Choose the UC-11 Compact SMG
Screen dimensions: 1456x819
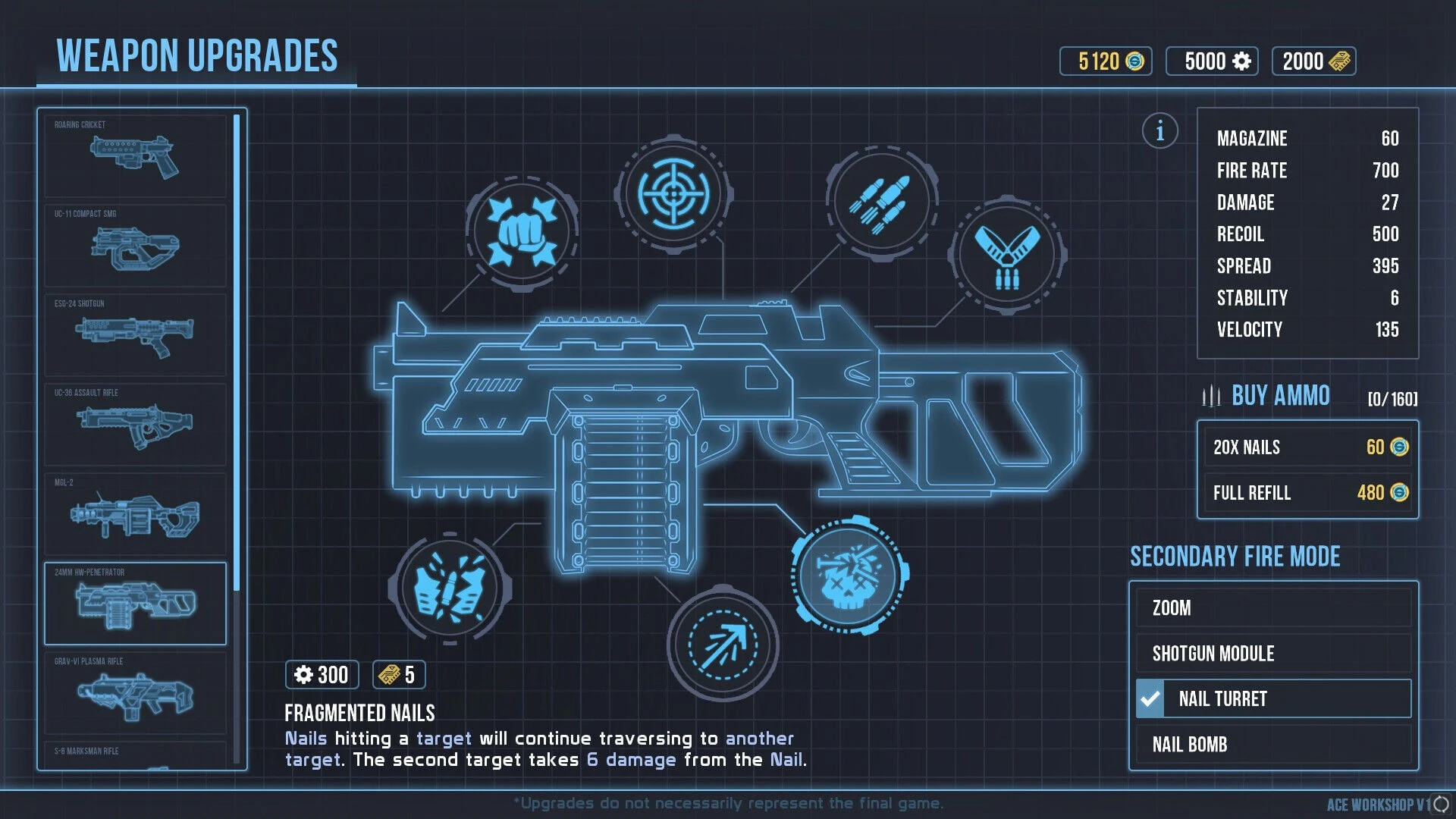tap(135, 246)
